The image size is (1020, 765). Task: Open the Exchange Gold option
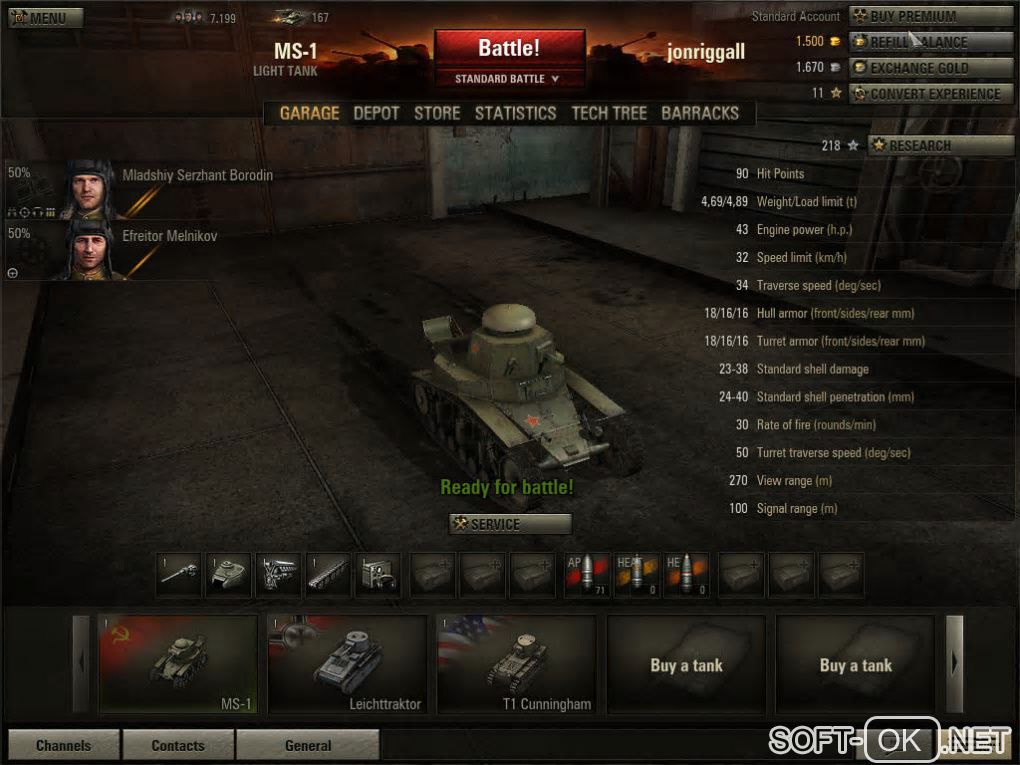click(x=930, y=68)
